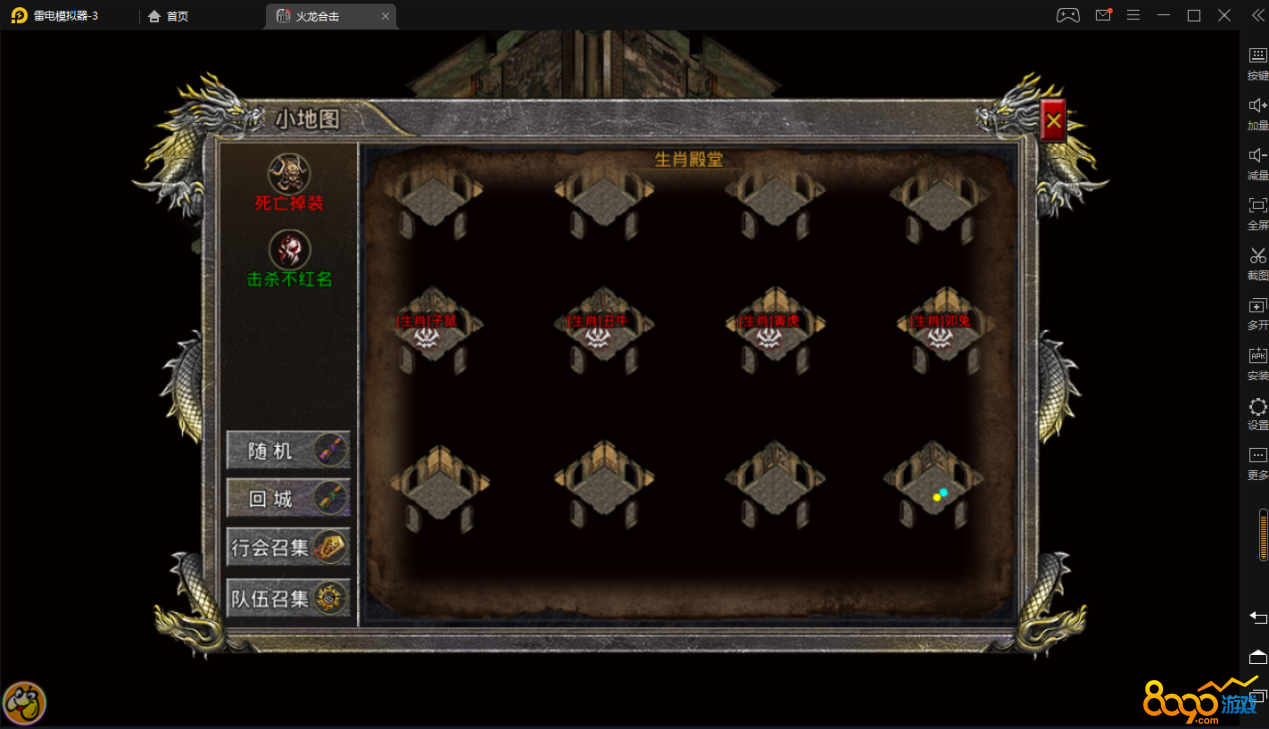The height and width of the screenshot is (729, 1269).
Task: Click the 死亡掉装 skull icon
Action: click(x=289, y=173)
